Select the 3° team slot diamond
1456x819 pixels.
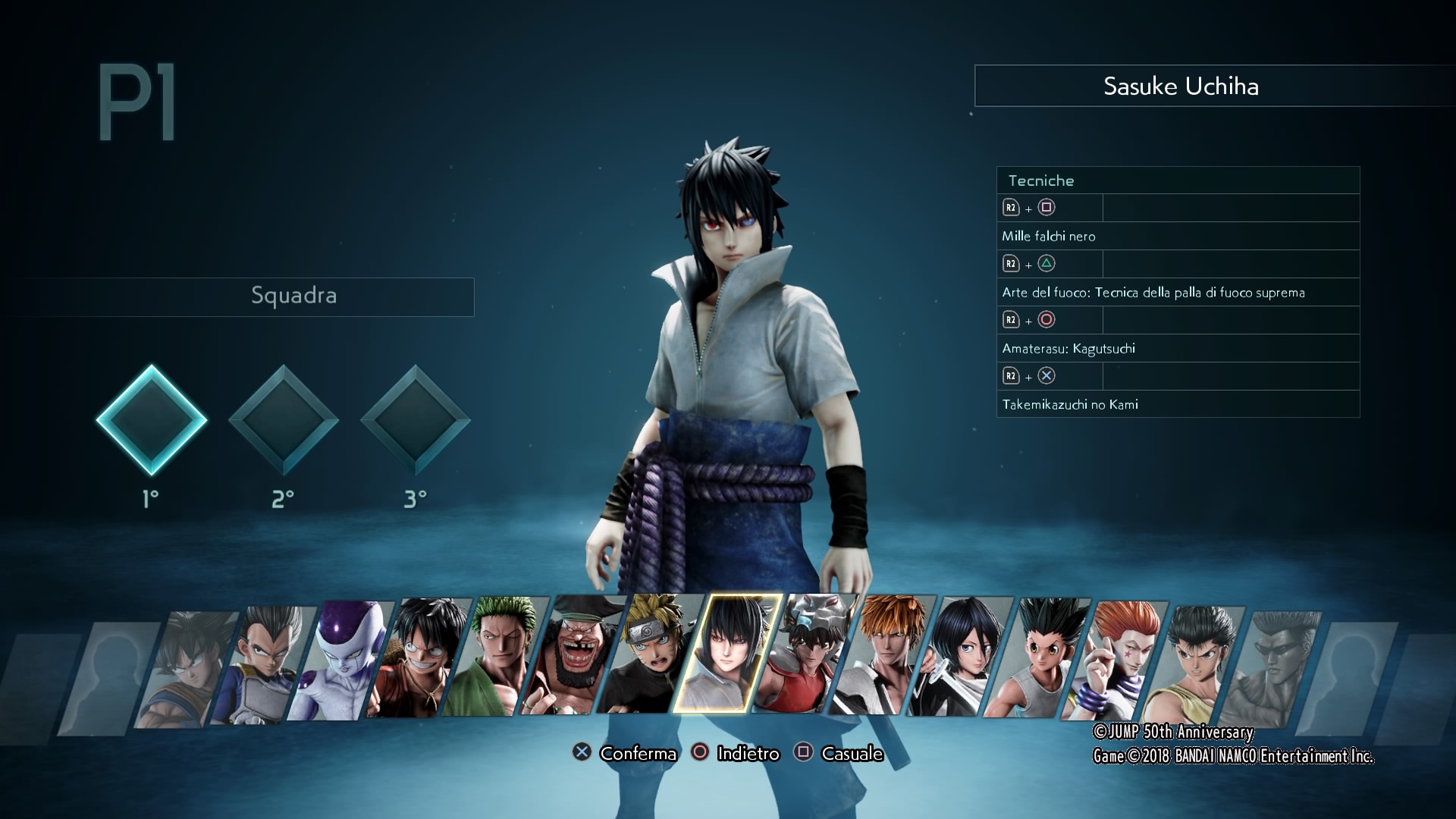(x=416, y=420)
